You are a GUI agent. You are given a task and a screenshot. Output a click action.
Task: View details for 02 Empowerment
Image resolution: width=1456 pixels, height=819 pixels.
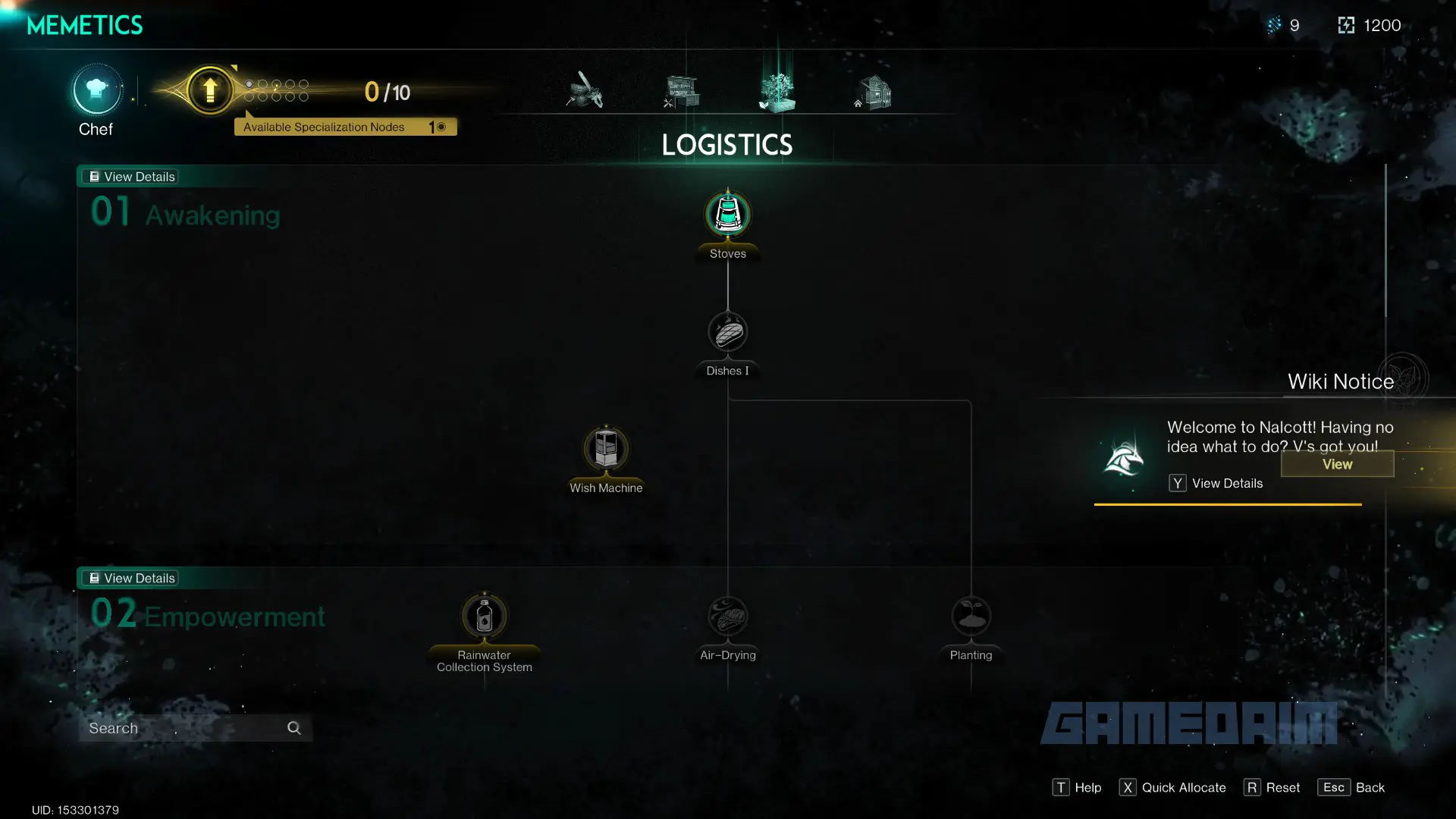[132, 578]
